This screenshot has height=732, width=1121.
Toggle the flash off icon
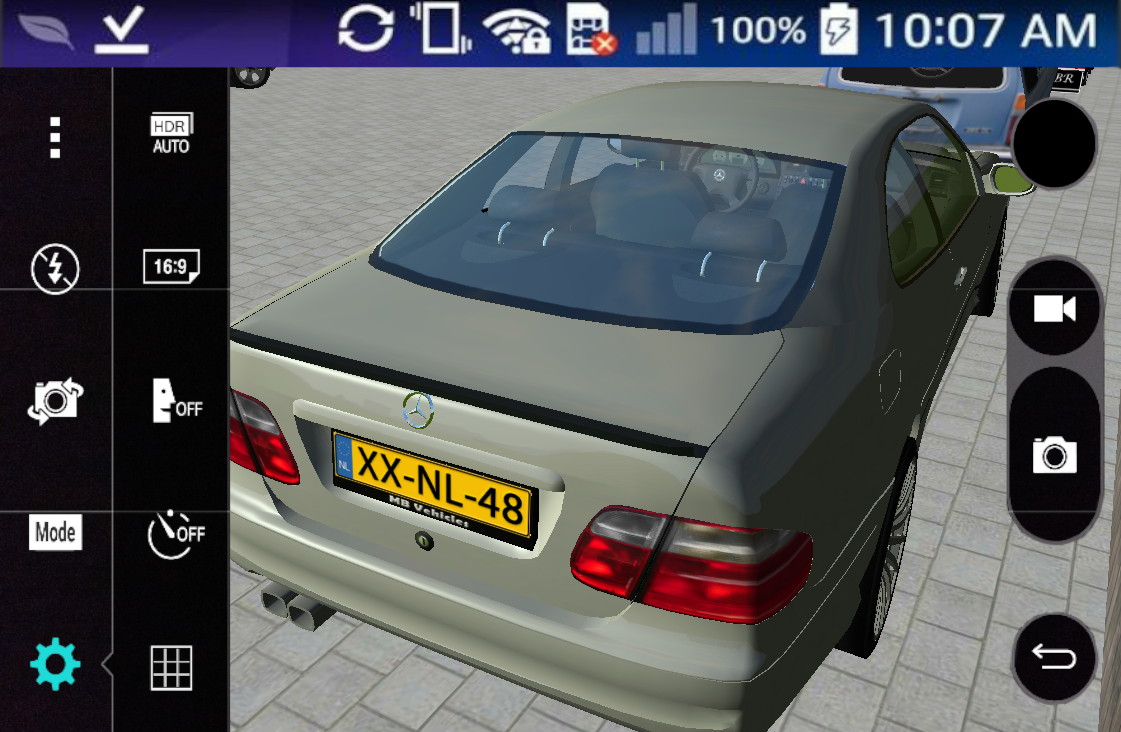pos(56,267)
